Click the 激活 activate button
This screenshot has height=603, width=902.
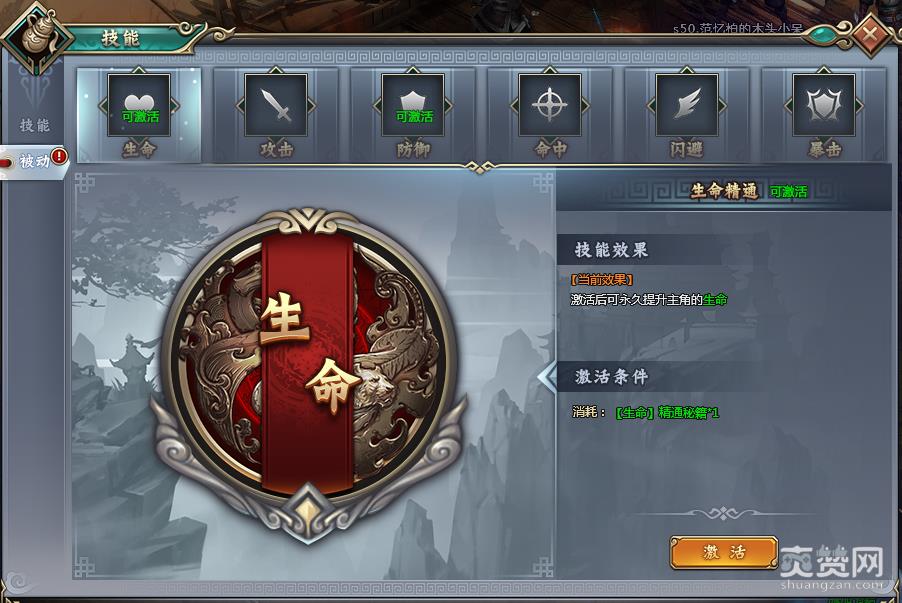(724, 552)
